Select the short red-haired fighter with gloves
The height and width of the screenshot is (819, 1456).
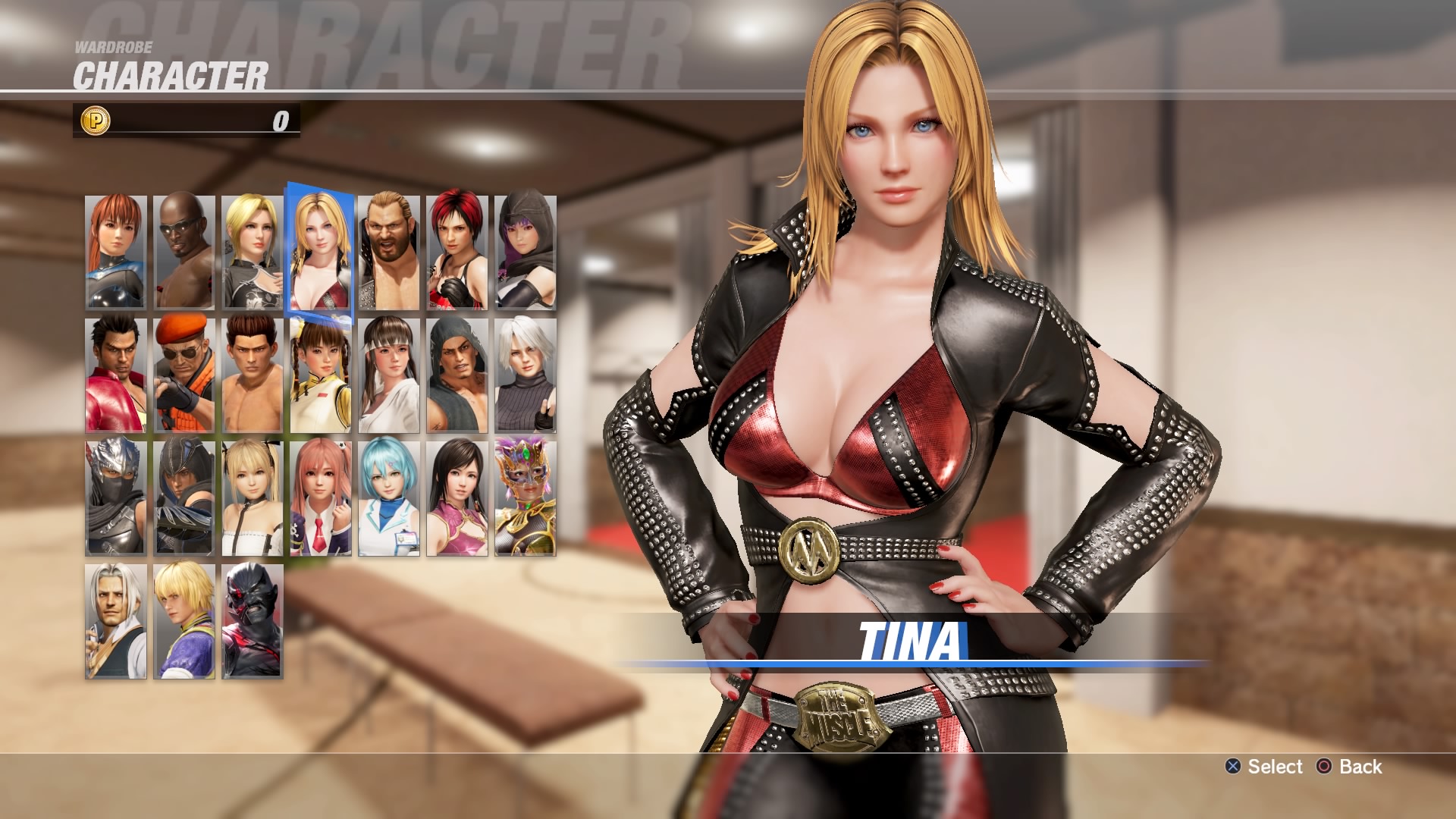click(457, 253)
